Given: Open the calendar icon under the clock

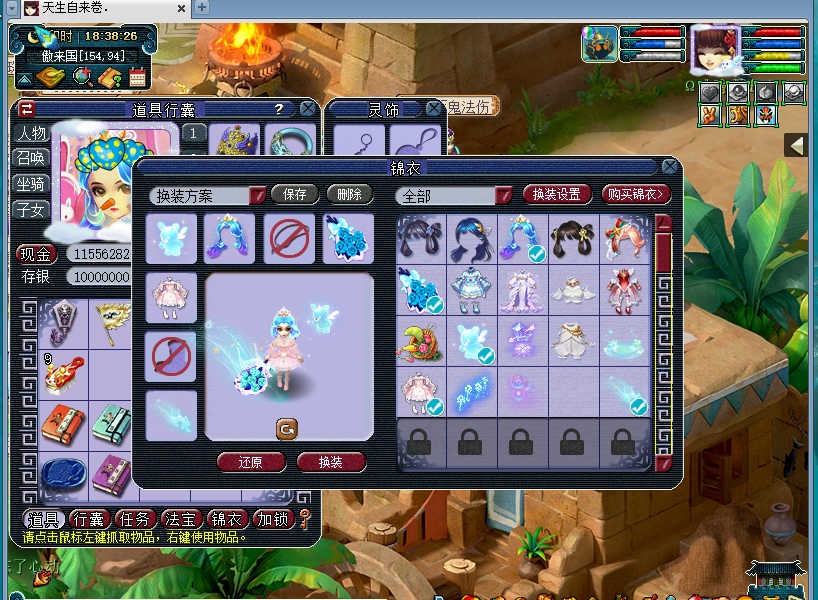Looking at the screenshot, I should 137,77.
